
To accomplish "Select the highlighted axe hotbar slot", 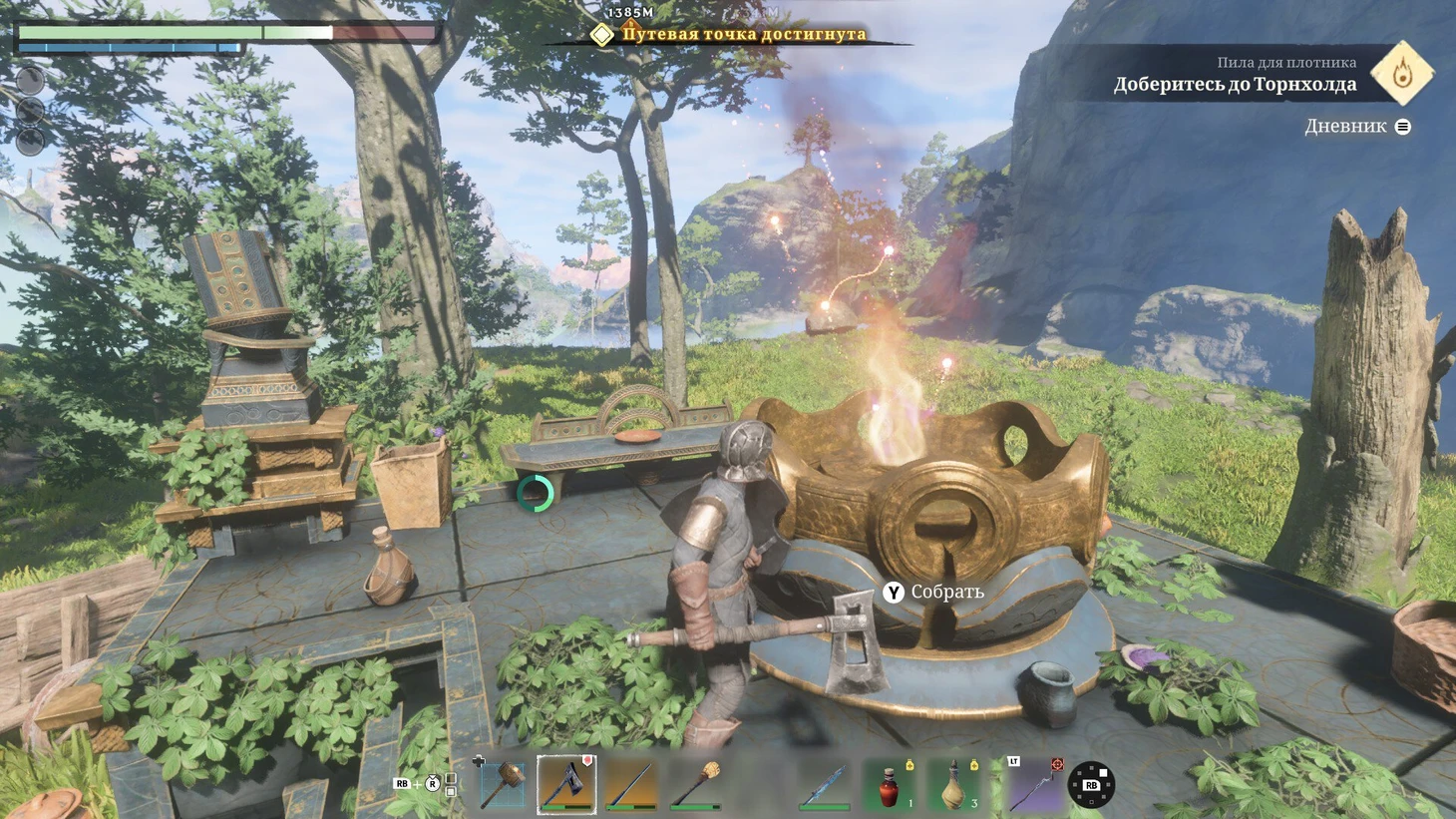I will 566,784.
